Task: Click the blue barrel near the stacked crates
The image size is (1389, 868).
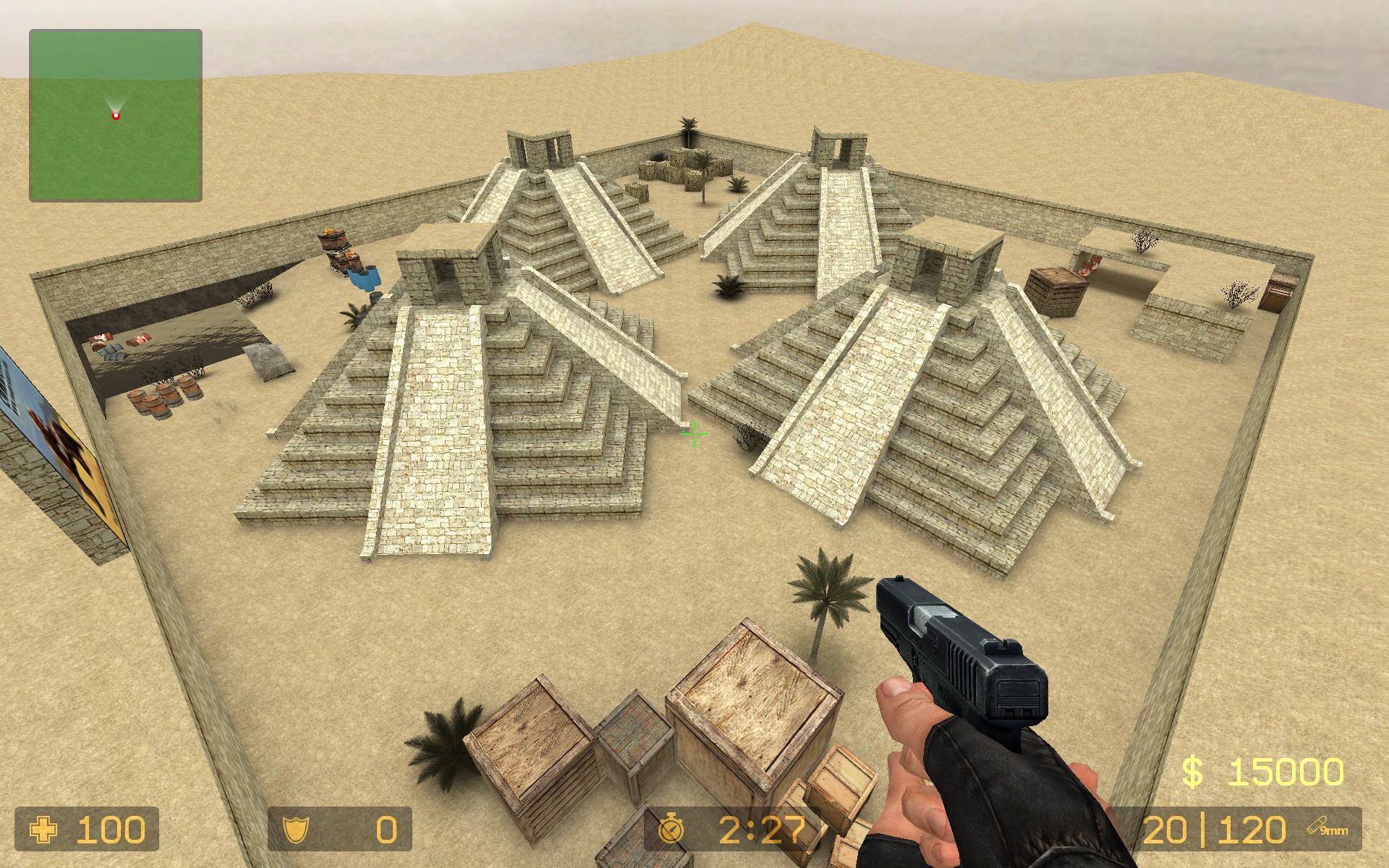Action: pos(365,278)
